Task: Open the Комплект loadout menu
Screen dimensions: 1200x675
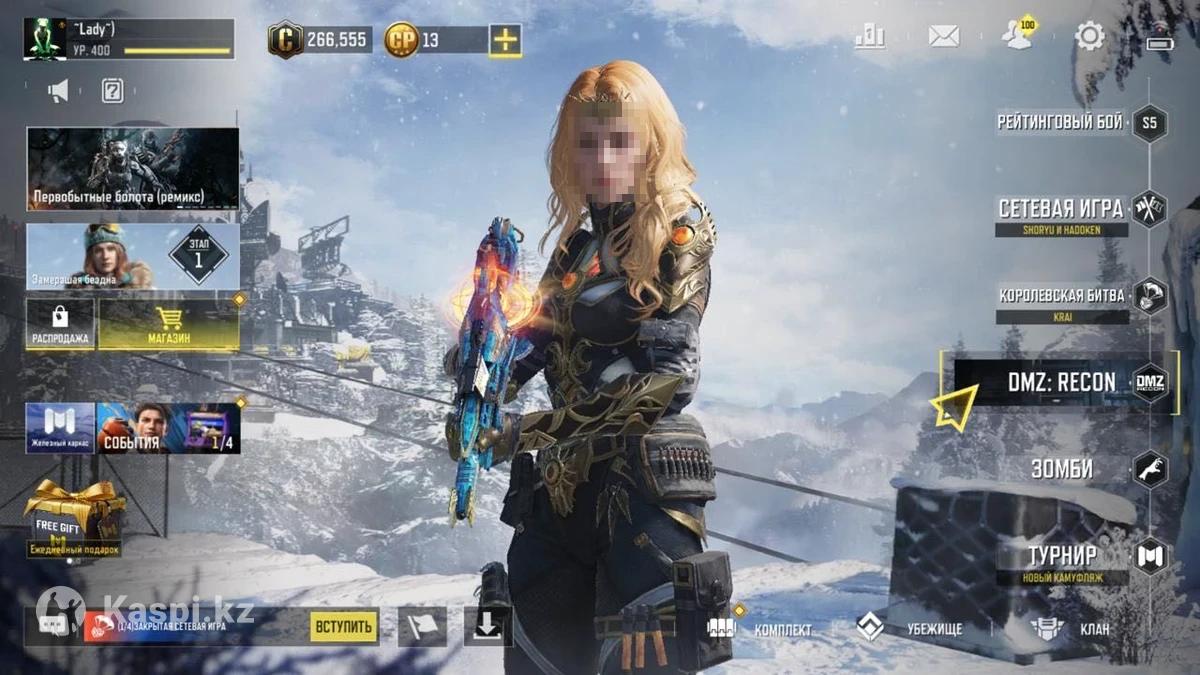Action: (762, 629)
